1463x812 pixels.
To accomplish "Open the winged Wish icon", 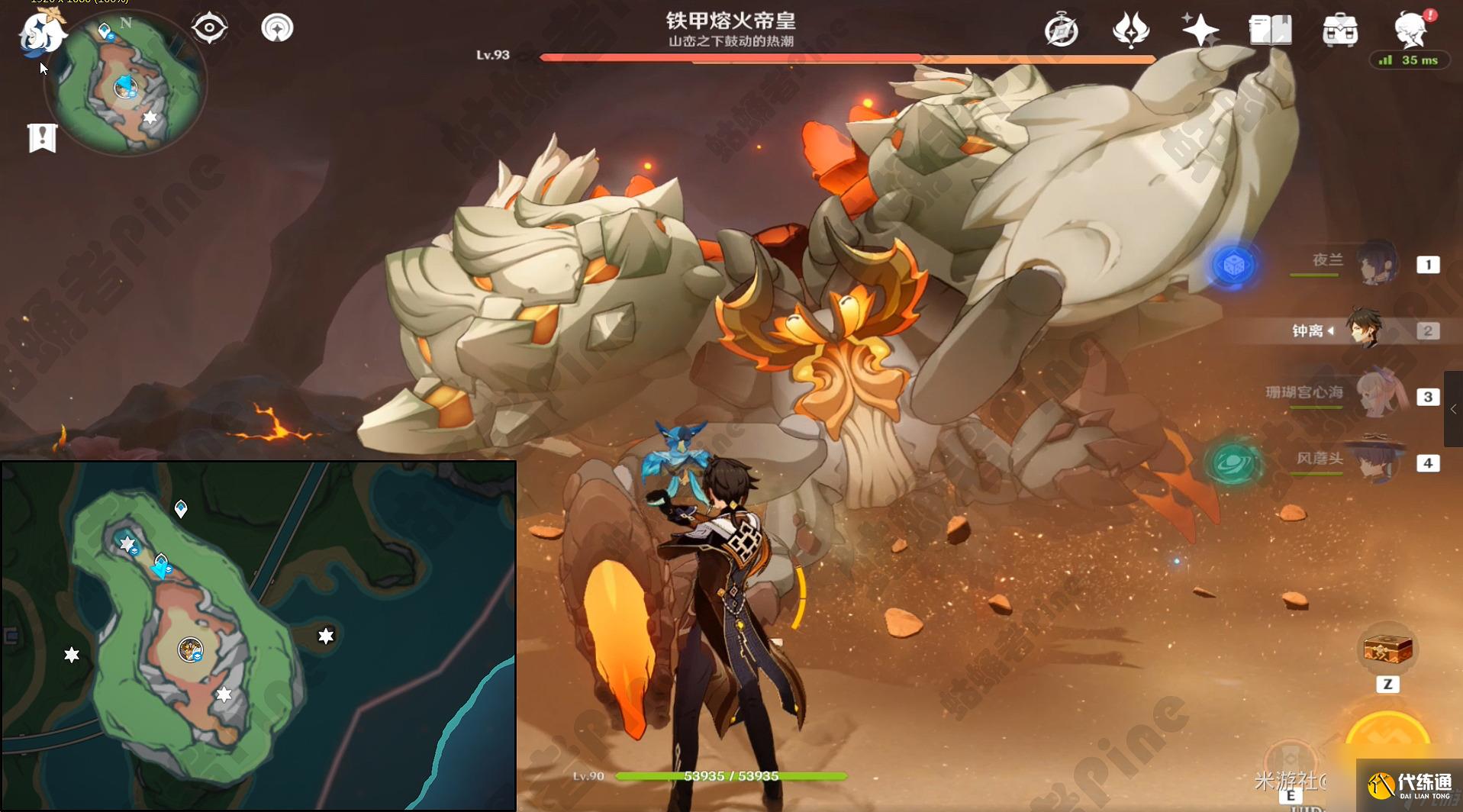I will click(1130, 31).
